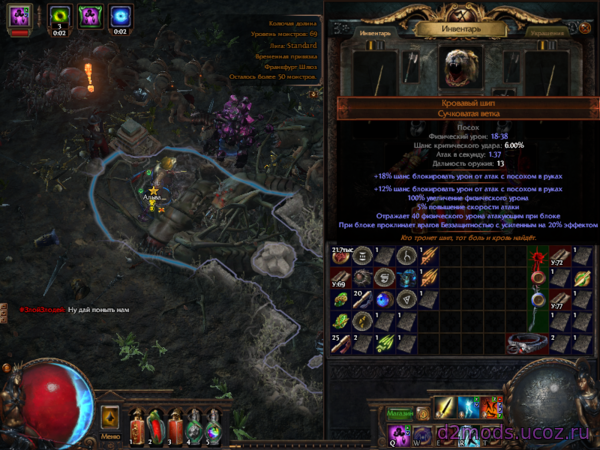This screenshot has height=450, width=600.
Task: Switch to the Инвентарь tab
Action: [362, 34]
